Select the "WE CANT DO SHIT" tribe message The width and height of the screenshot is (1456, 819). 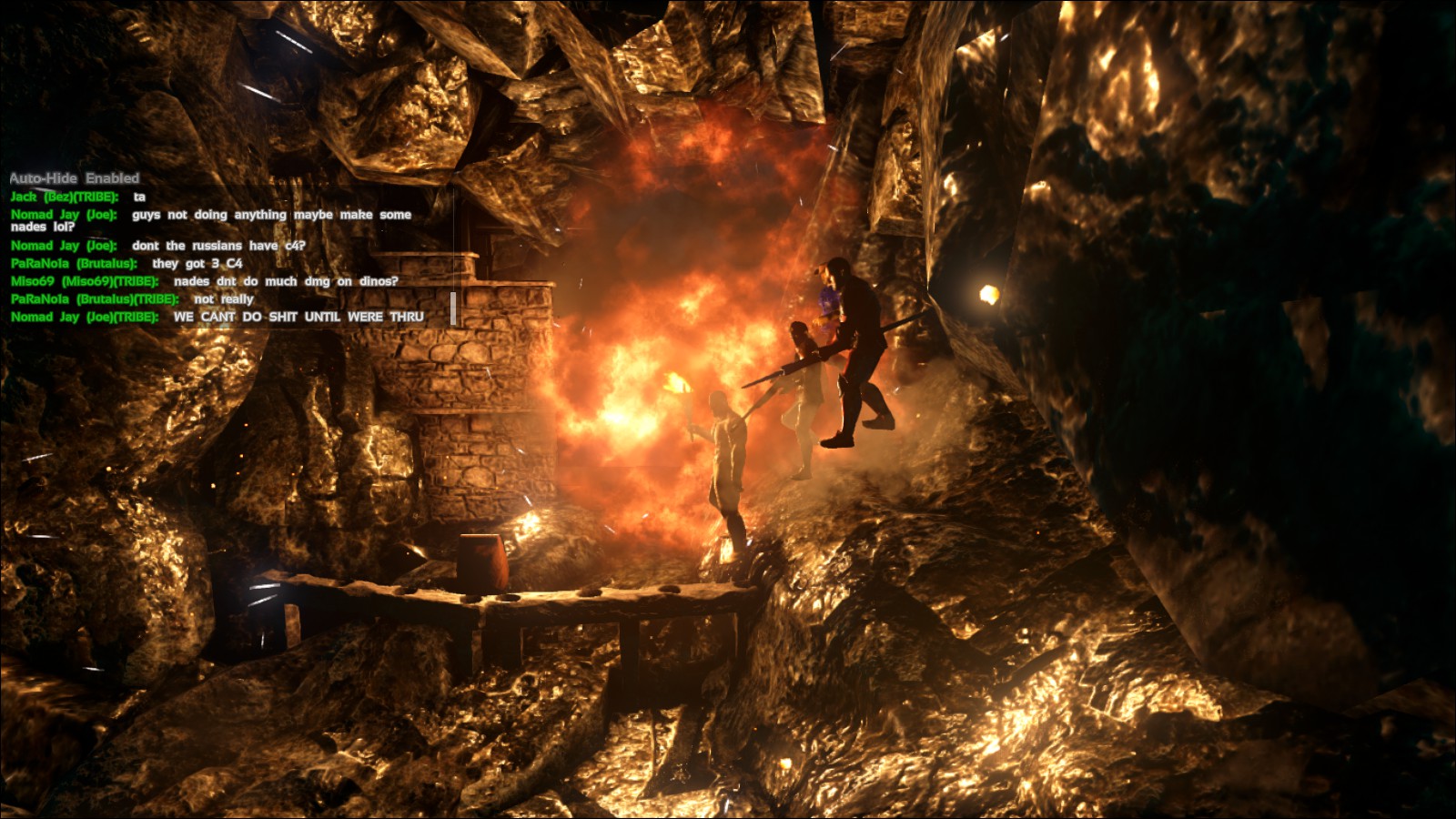coord(298,317)
